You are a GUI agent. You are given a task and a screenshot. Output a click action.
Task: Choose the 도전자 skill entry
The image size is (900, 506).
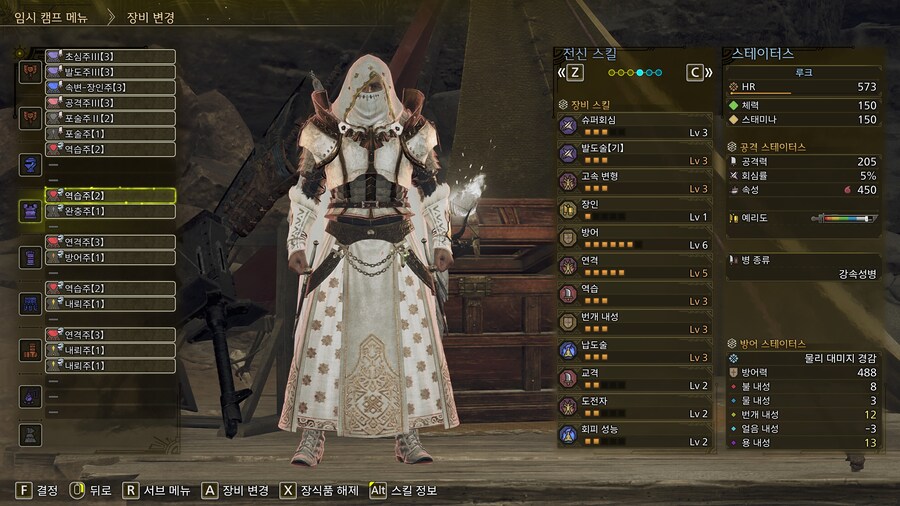[635, 407]
